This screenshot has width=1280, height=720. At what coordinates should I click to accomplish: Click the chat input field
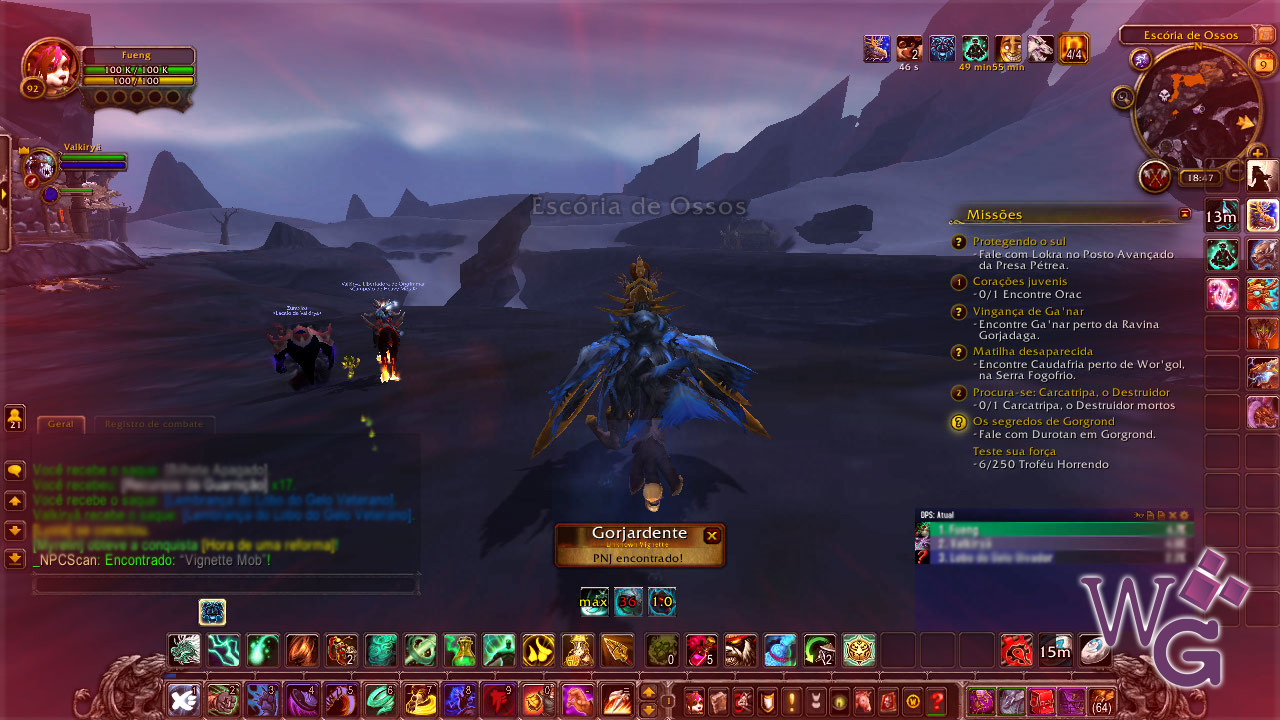[x=225, y=584]
